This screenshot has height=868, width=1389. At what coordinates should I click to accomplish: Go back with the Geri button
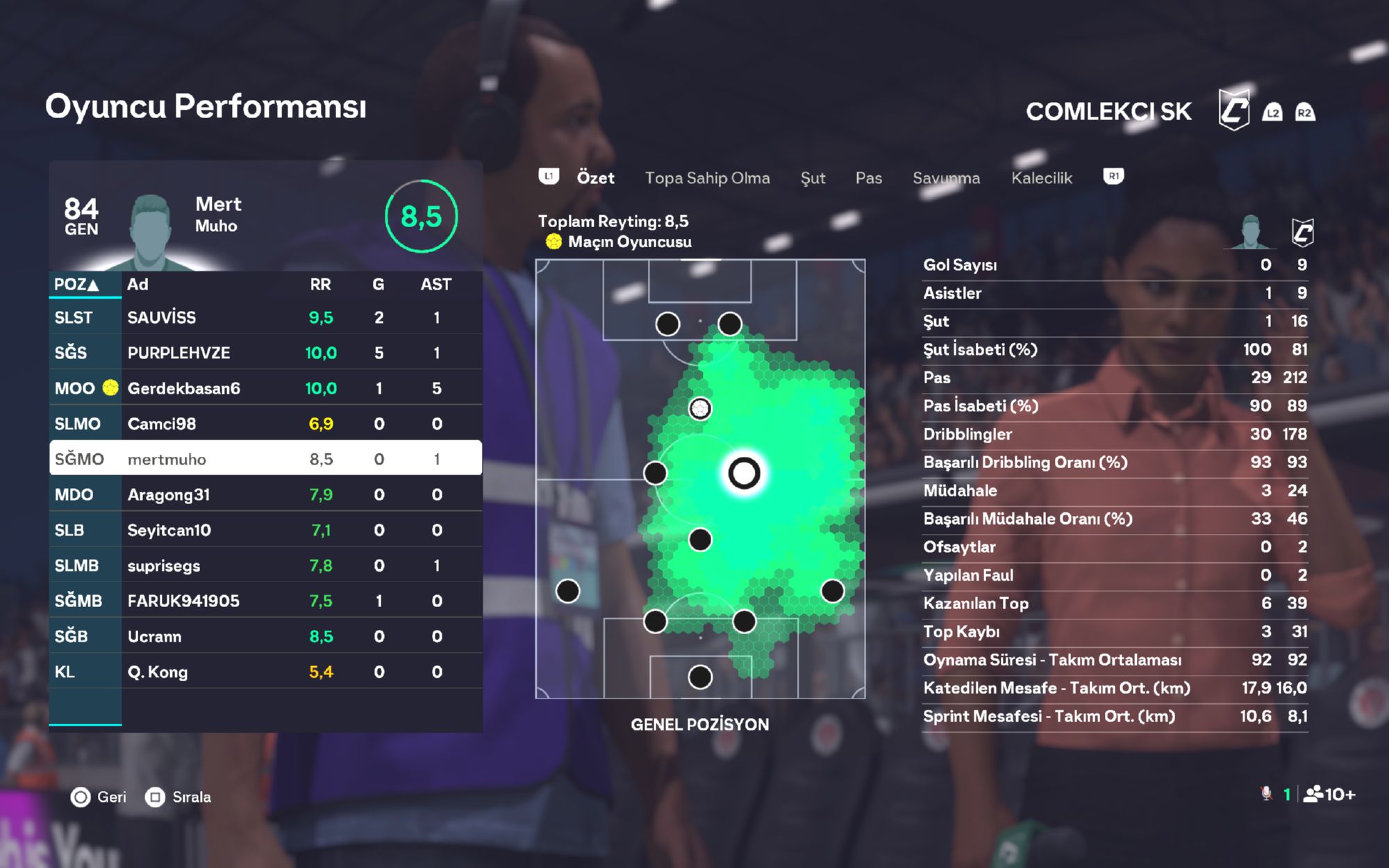(x=99, y=796)
